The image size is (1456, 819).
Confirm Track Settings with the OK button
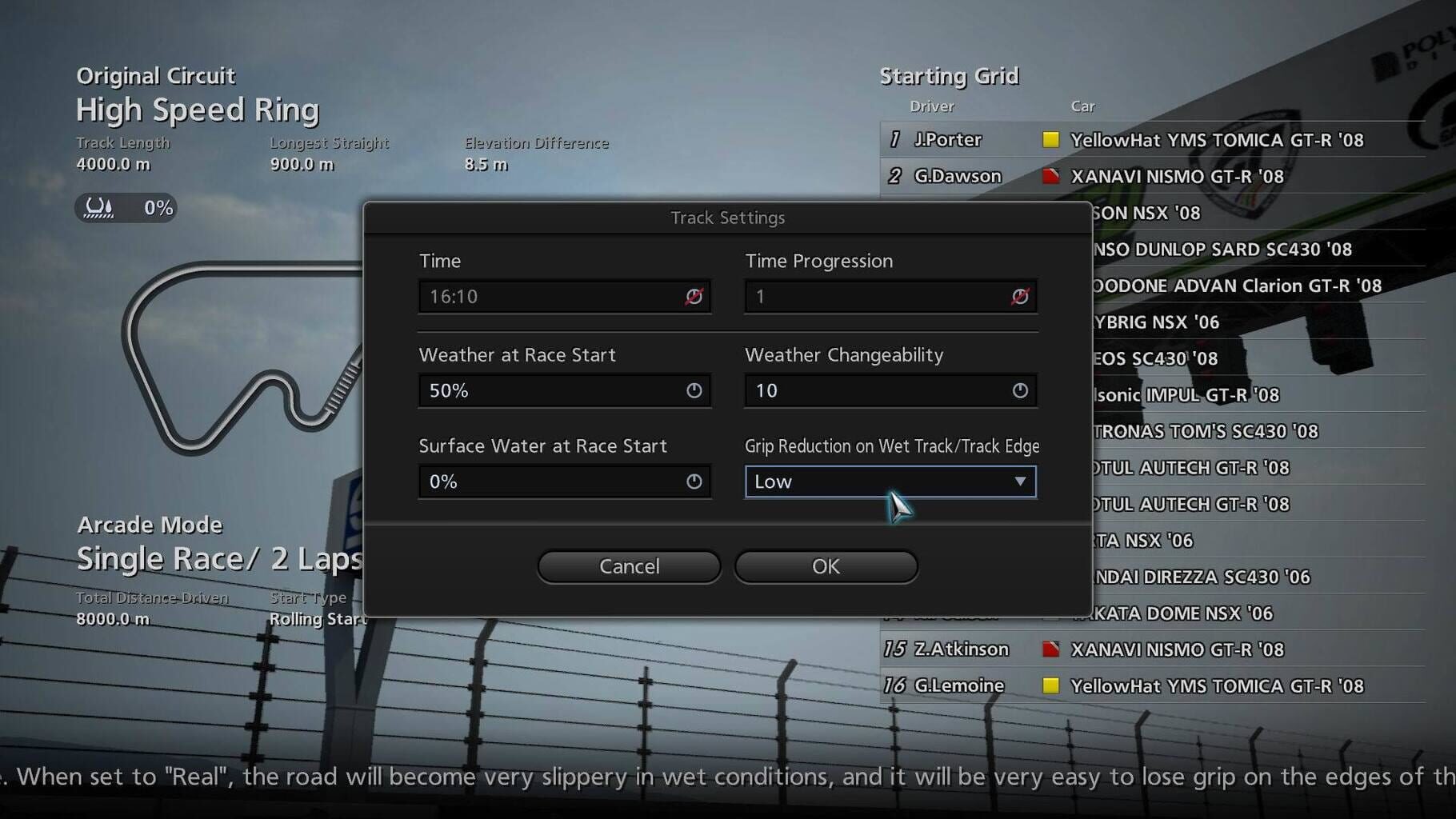click(826, 566)
